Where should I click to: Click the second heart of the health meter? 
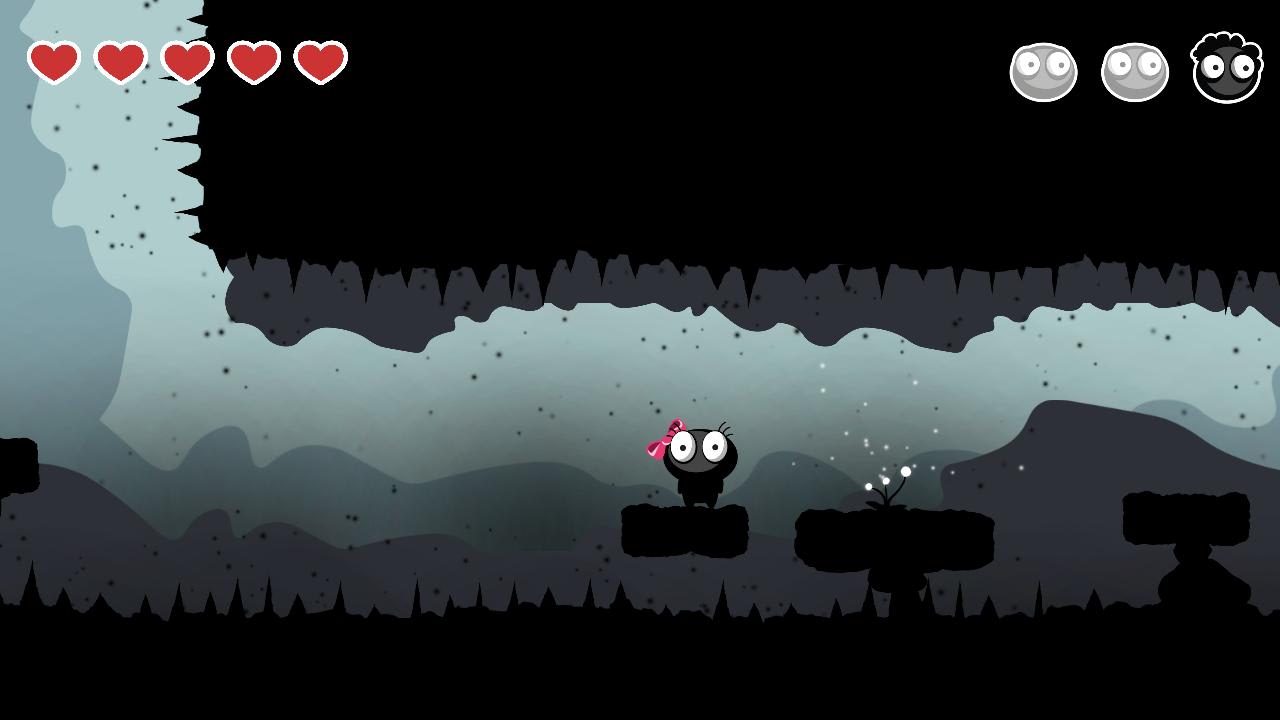coord(120,62)
